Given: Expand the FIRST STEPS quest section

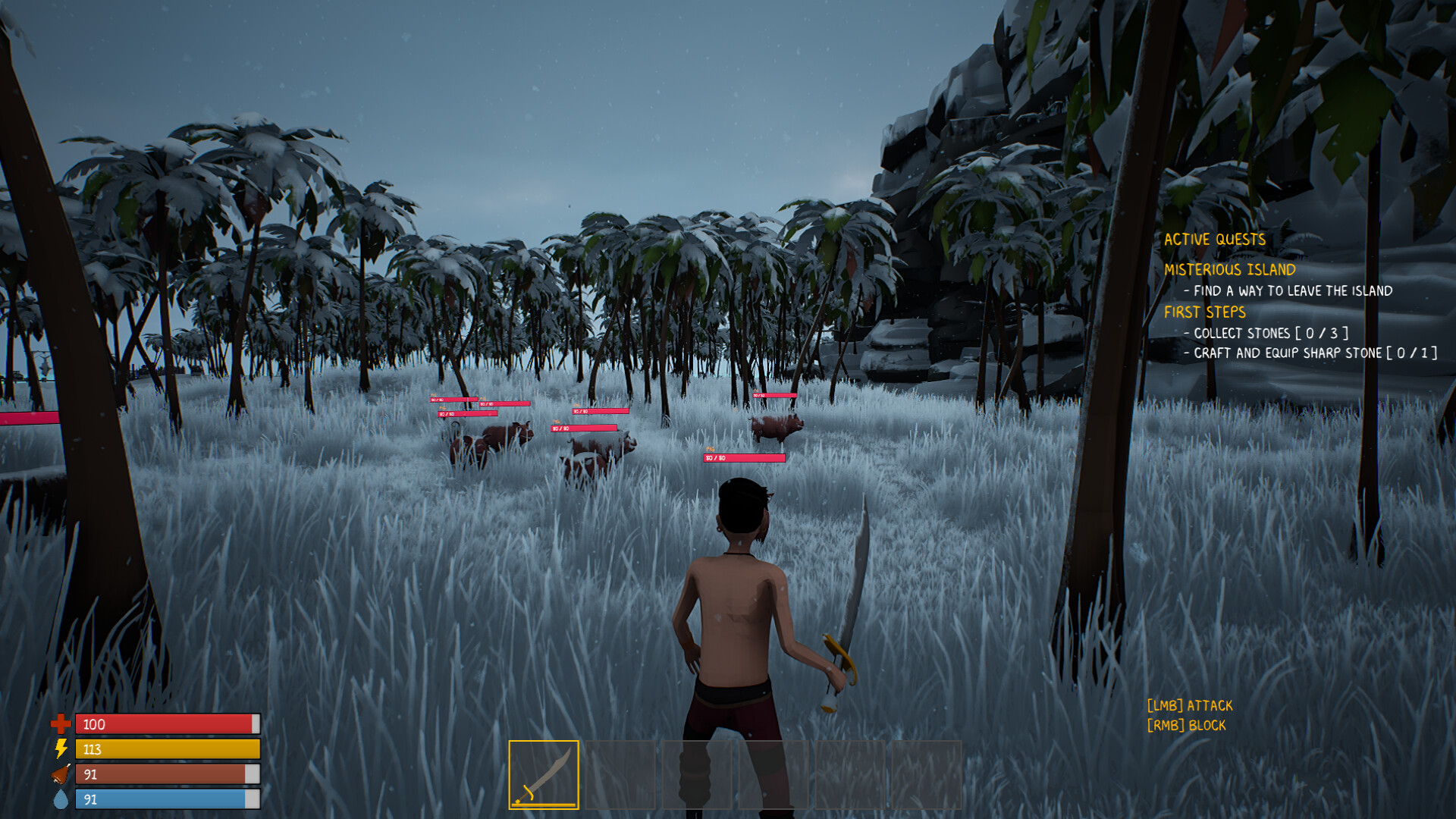Looking at the screenshot, I should coord(1207,312).
